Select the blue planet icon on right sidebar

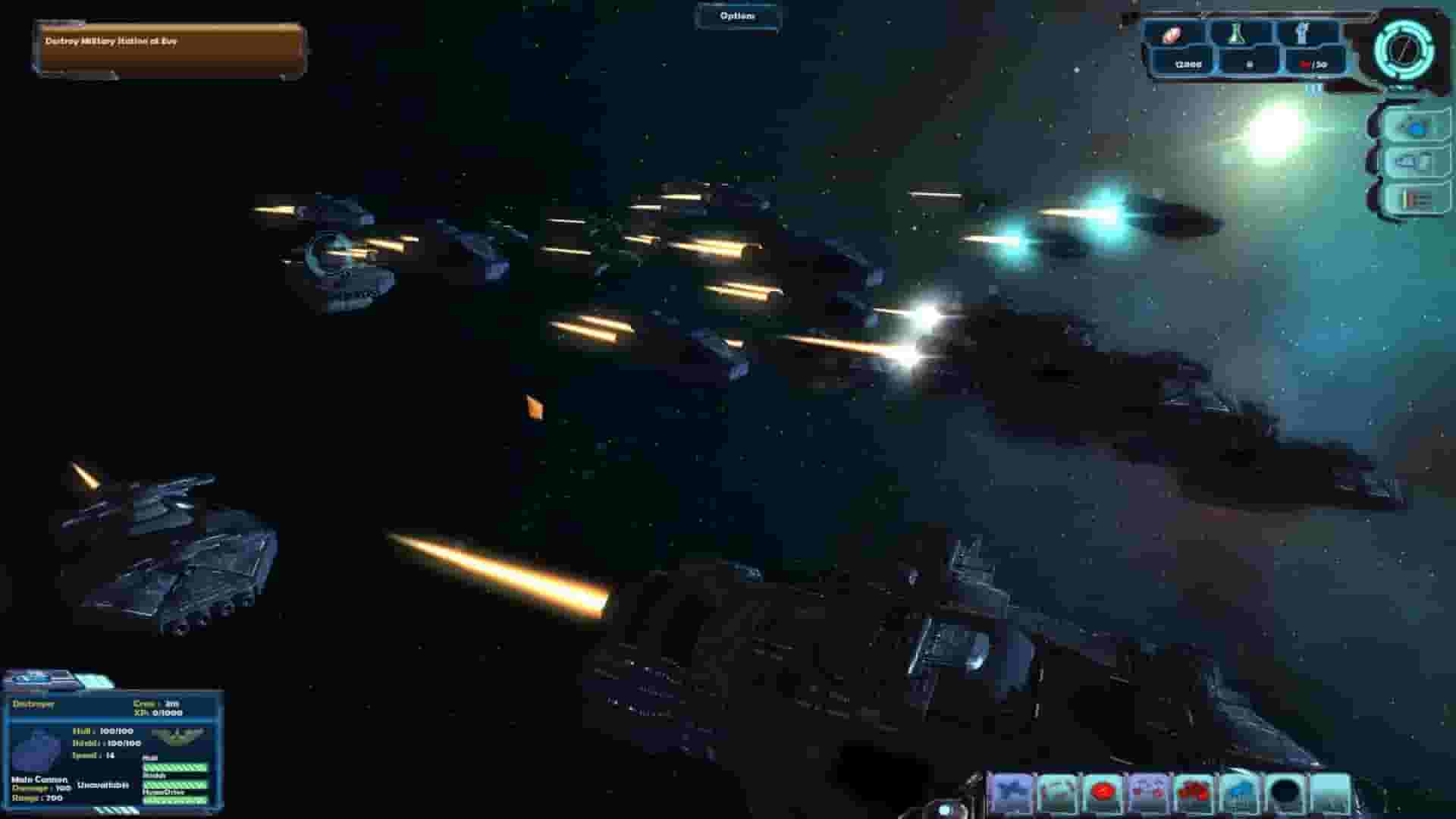[1414, 129]
